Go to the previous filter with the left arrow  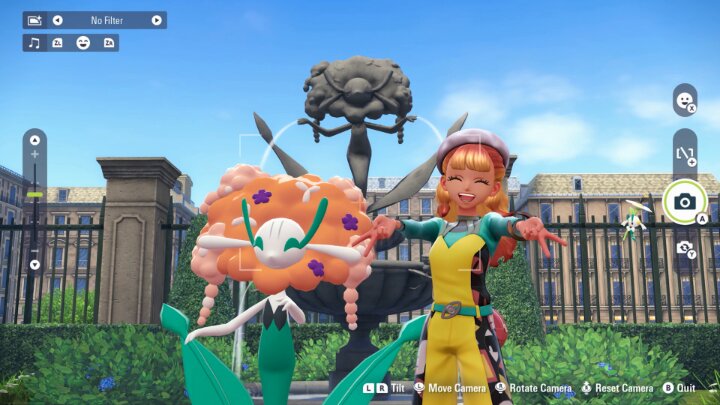57,20
